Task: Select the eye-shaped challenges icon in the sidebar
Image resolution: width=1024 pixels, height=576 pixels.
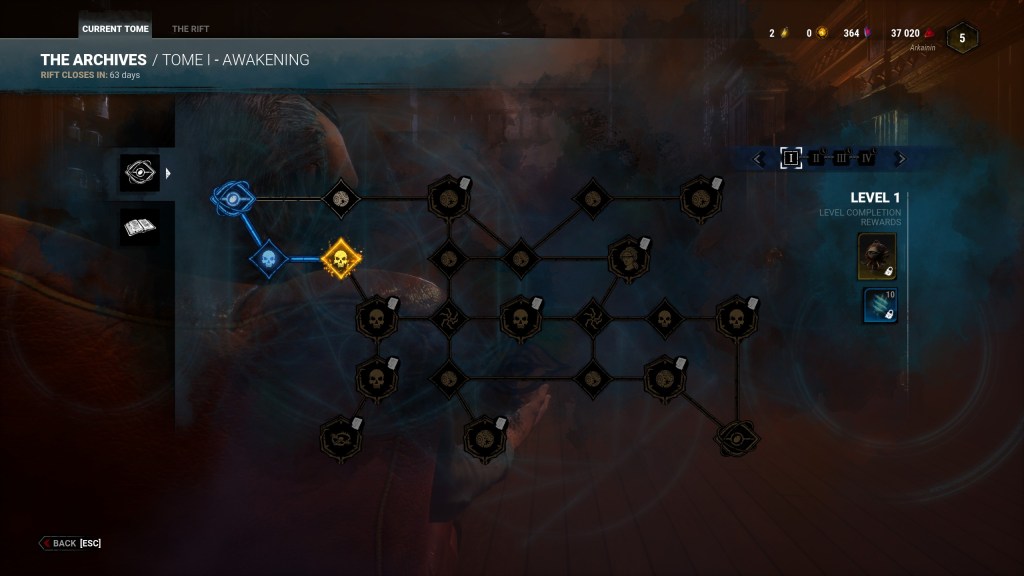Action: [x=139, y=173]
